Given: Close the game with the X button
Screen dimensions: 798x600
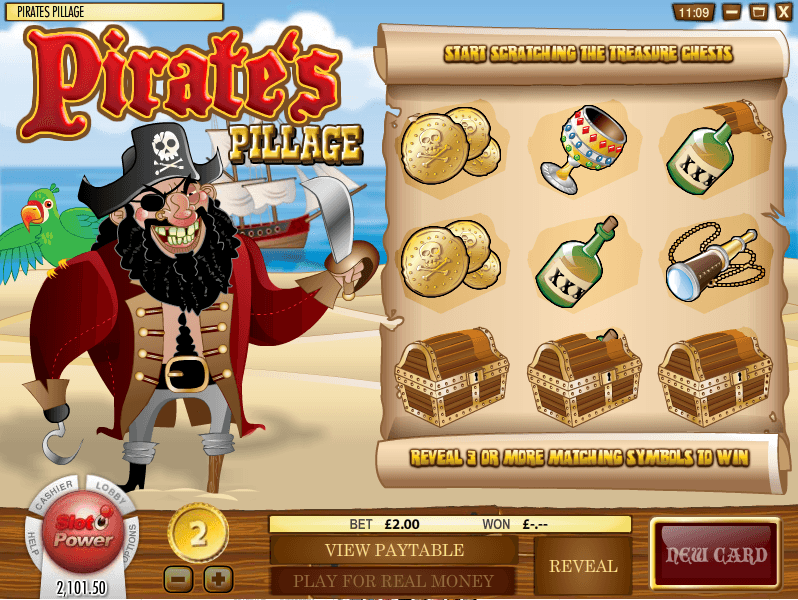Looking at the screenshot, I should [x=784, y=12].
